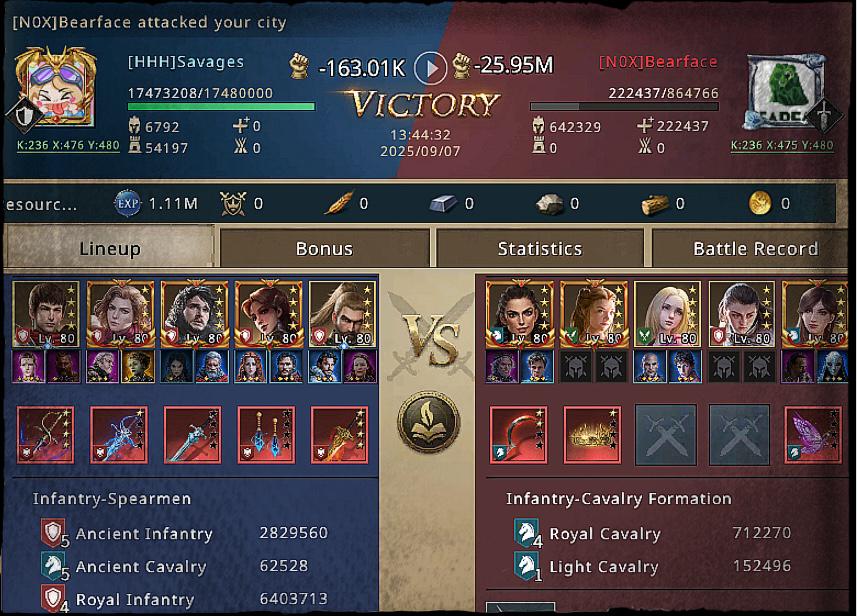Click the EXP reward icon

[129, 203]
